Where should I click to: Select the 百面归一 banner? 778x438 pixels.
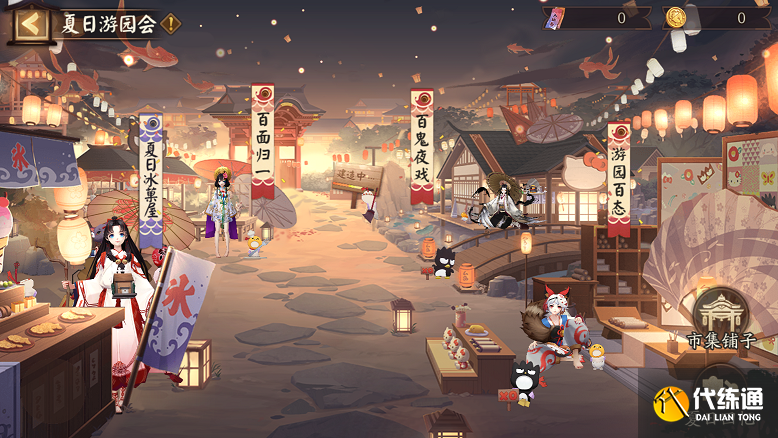pyautogui.click(x=262, y=140)
